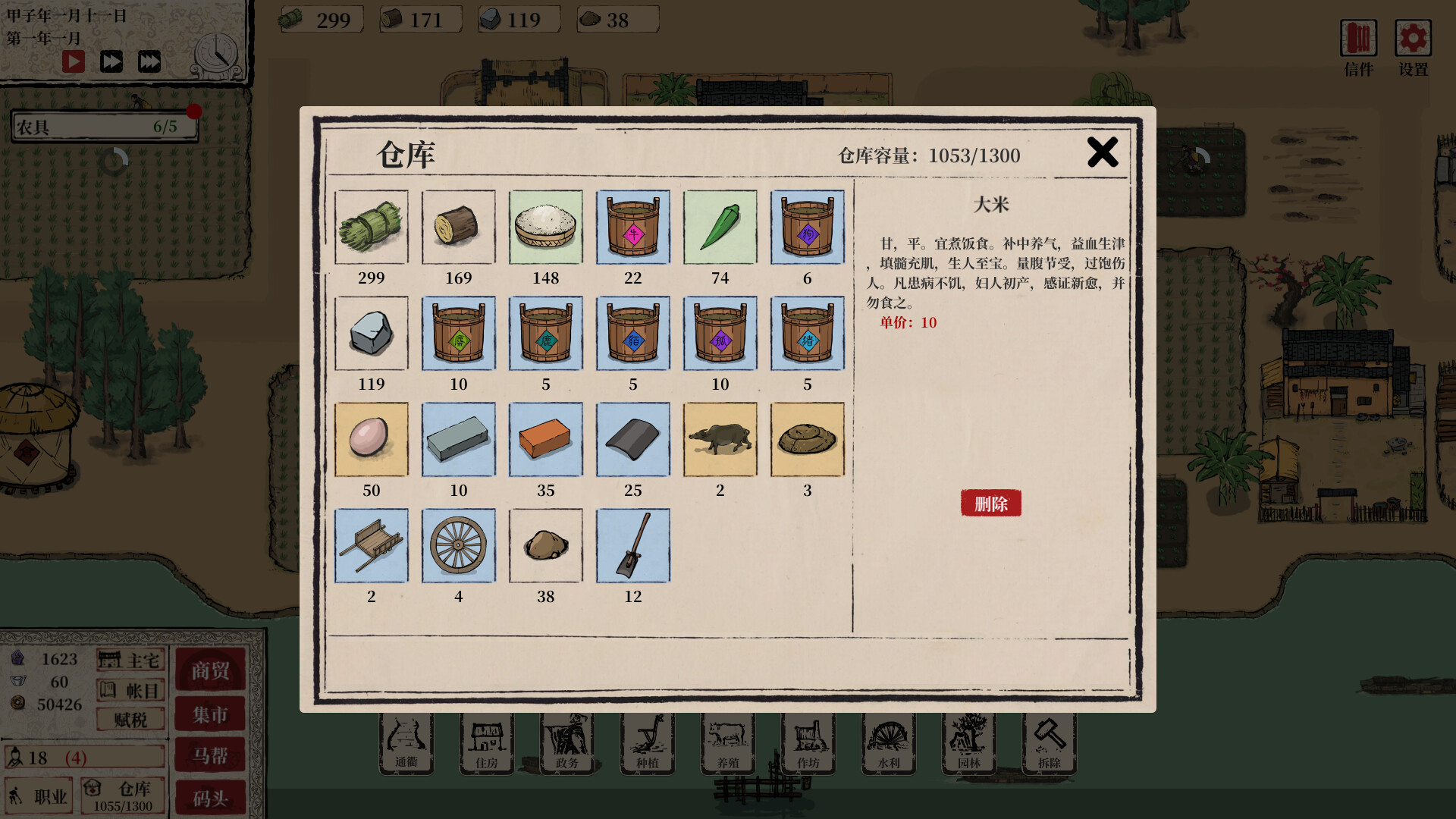Open the 养殖 livestock breeding icon
Viewport: 1456px width, 819px height.
click(x=727, y=743)
